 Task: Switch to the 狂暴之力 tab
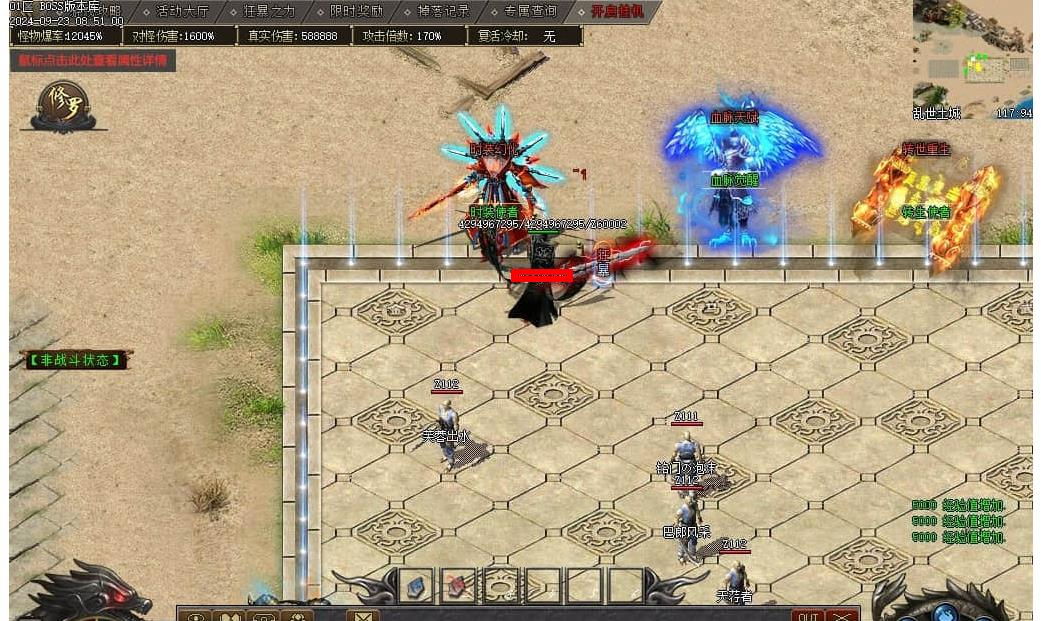click(x=269, y=12)
